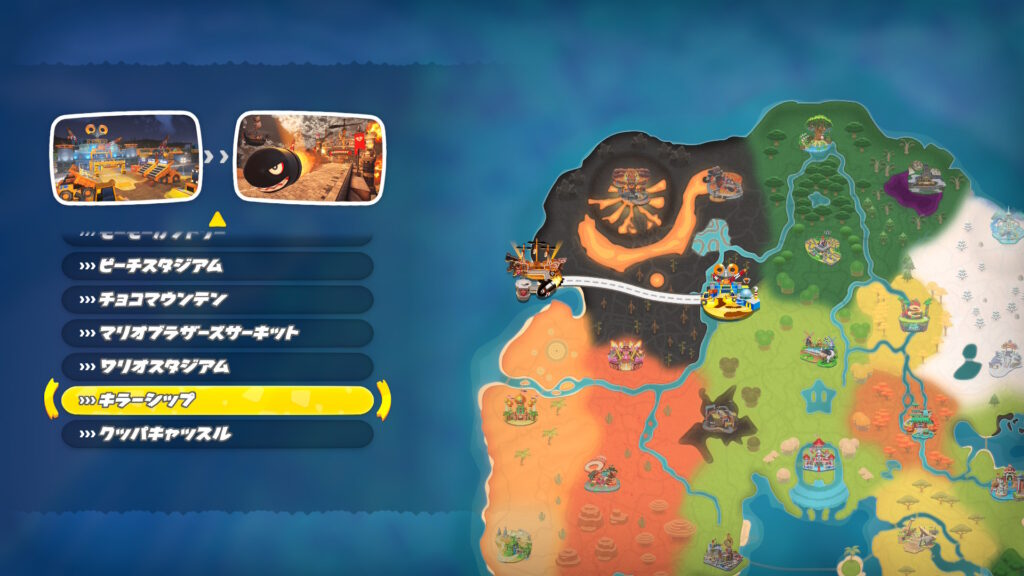Open the stadium start-point preview thumbnail
Viewport: 1024px width, 576px height.
(126, 158)
